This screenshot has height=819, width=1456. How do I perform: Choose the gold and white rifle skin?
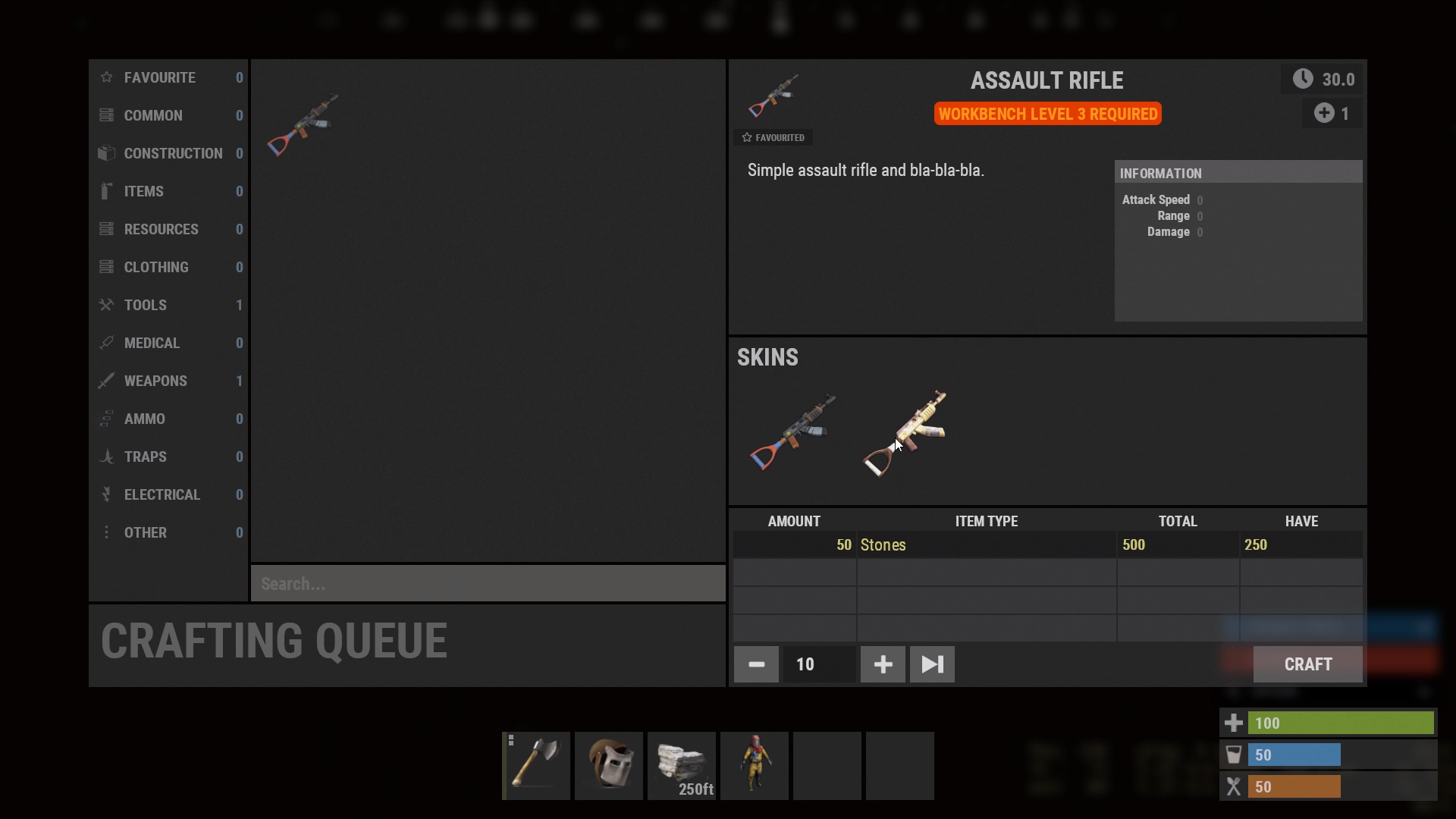click(x=905, y=433)
